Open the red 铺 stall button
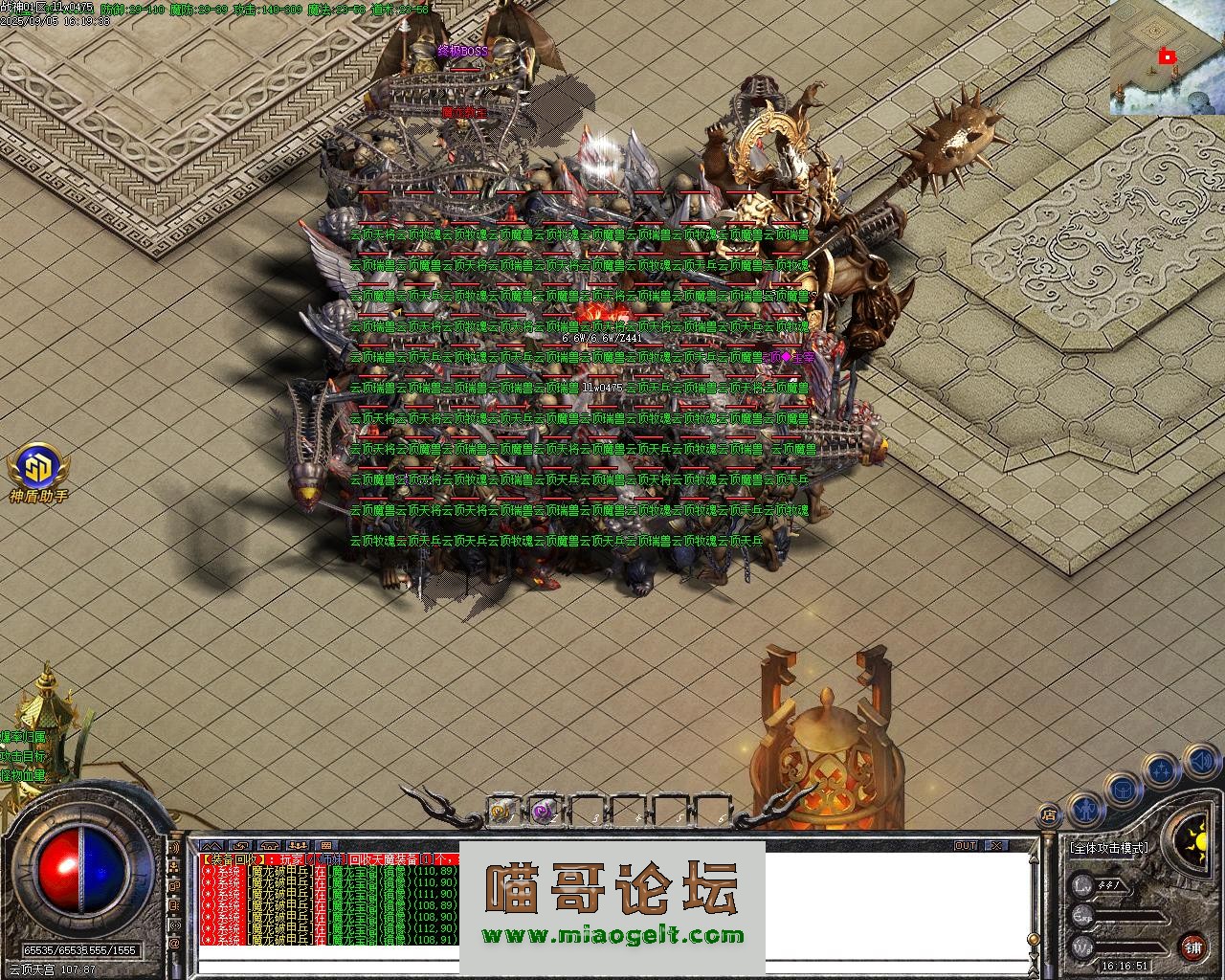This screenshot has width=1225, height=980. tap(1192, 947)
